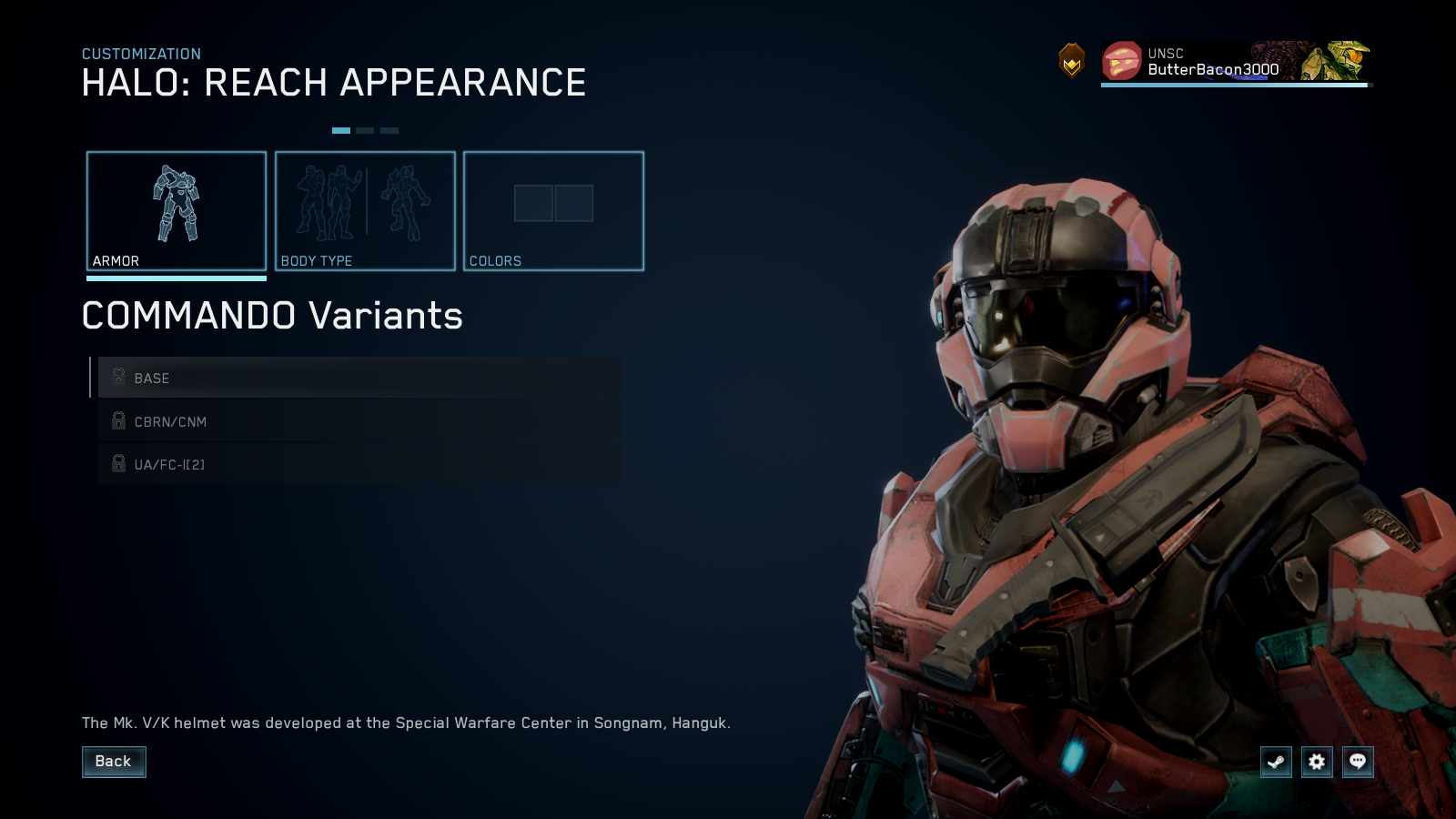This screenshot has height=819, width=1456.
Task: Click the lock icon next to CBRN/CNM
Action: (x=118, y=420)
